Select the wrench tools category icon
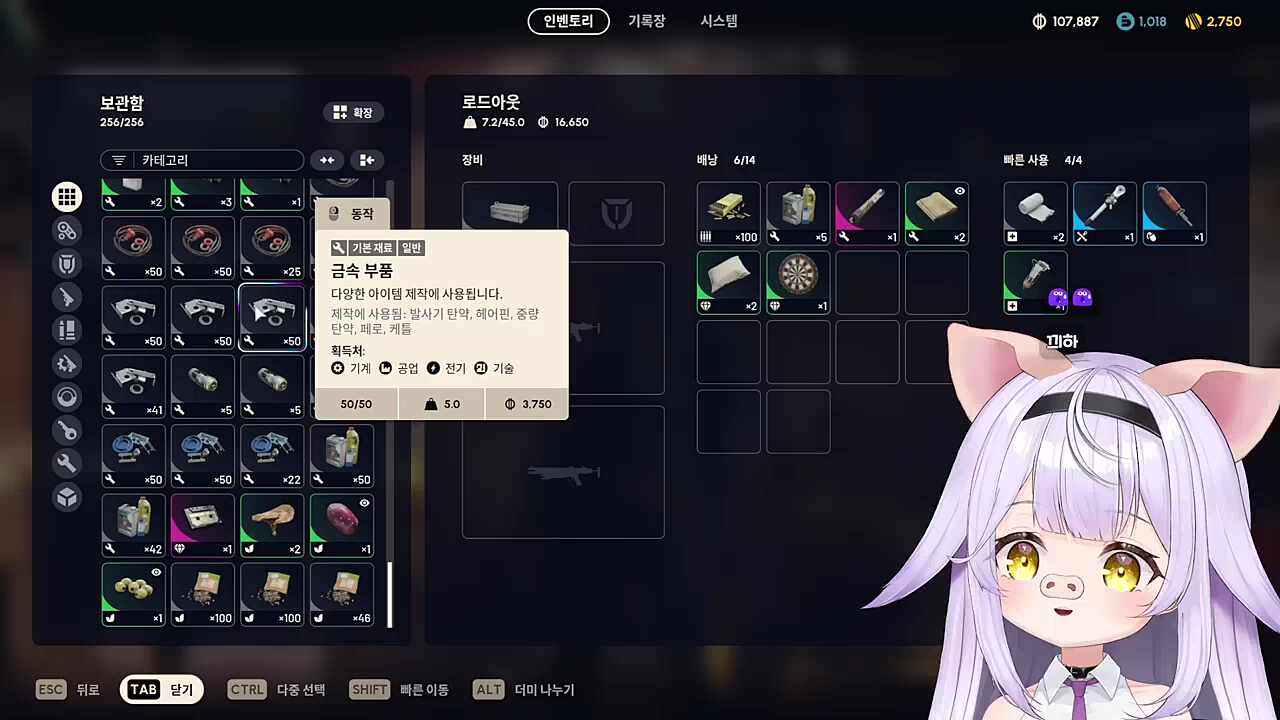Viewport: 1280px width, 720px height. 67,463
